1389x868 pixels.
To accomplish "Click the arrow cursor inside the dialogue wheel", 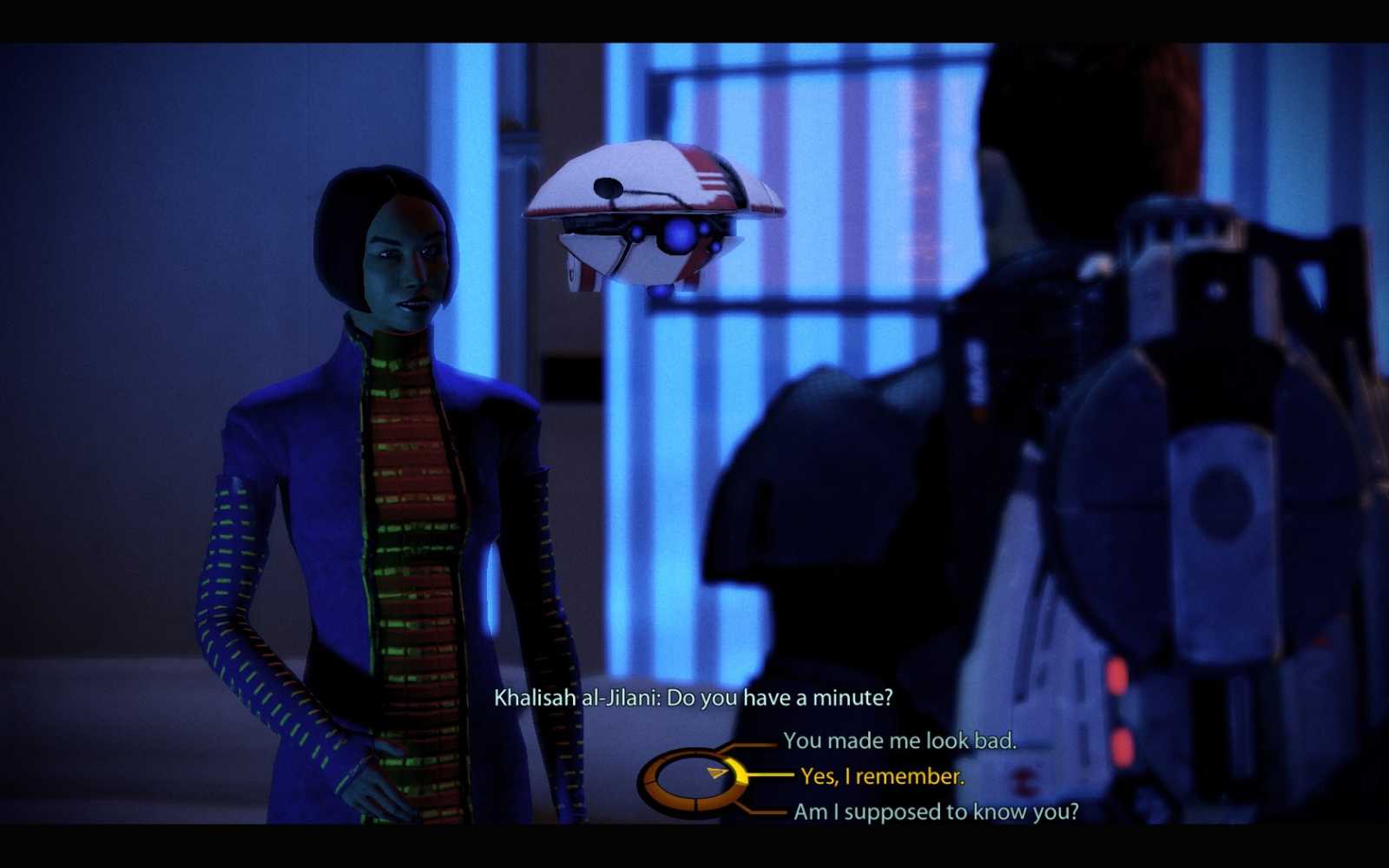I will (717, 773).
